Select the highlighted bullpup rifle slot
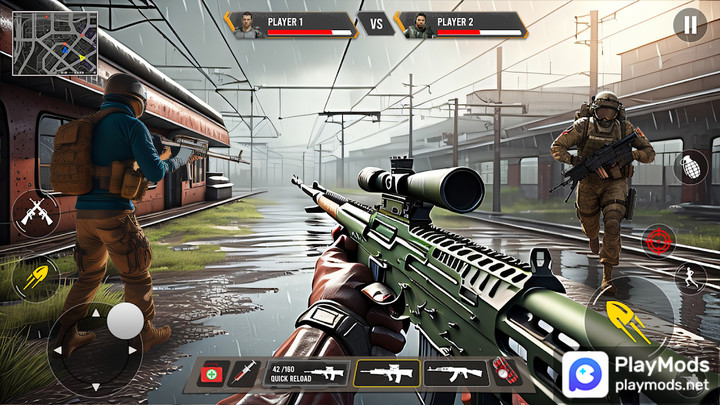Viewport: 720px width, 405px height. coord(386,373)
